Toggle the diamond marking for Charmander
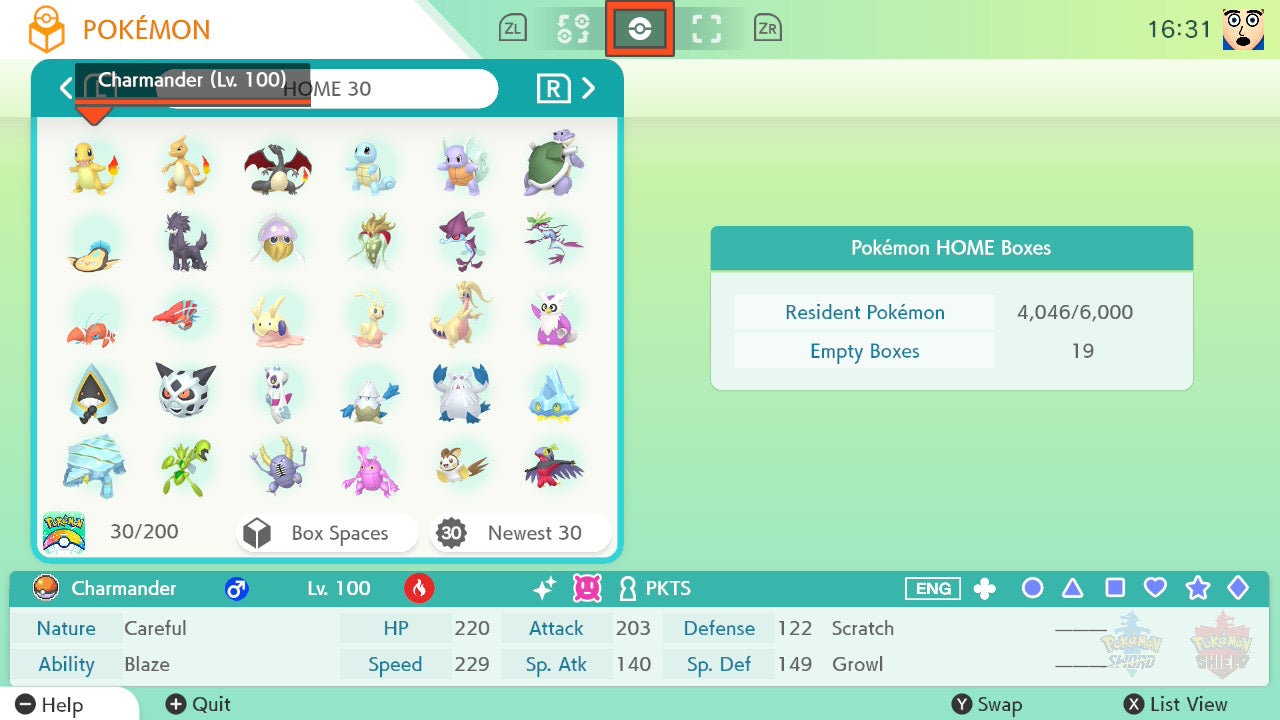The image size is (1280, 720). tap(1239, 589)
